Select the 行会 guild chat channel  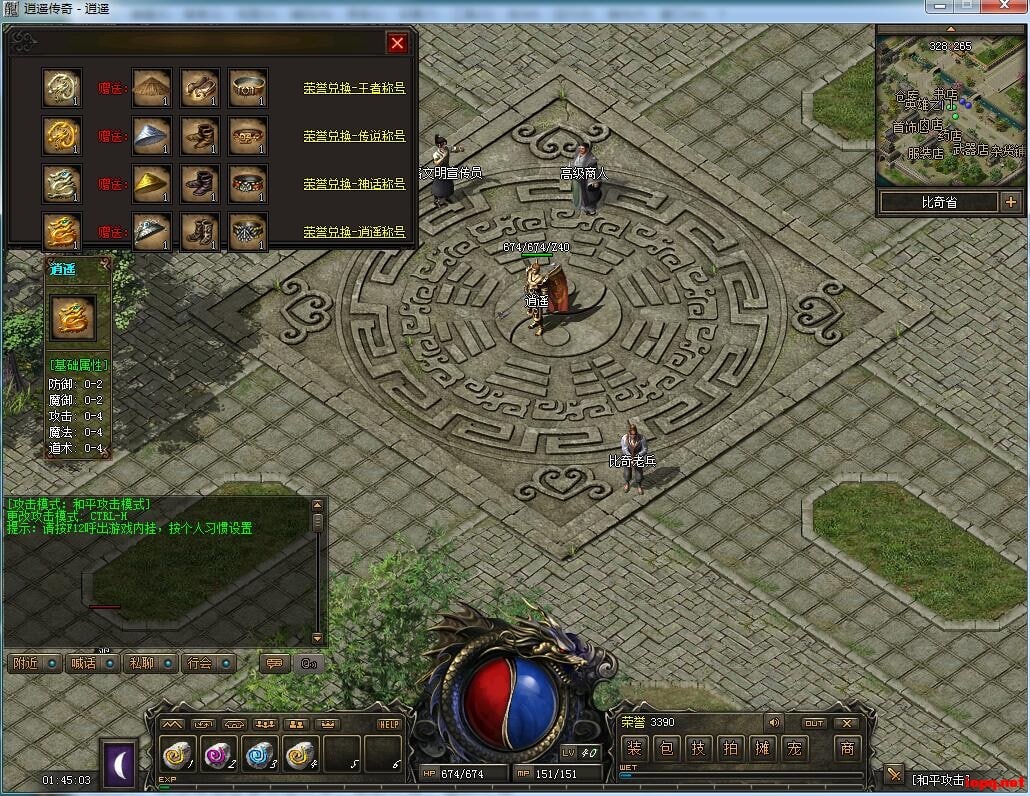point(205,663)
